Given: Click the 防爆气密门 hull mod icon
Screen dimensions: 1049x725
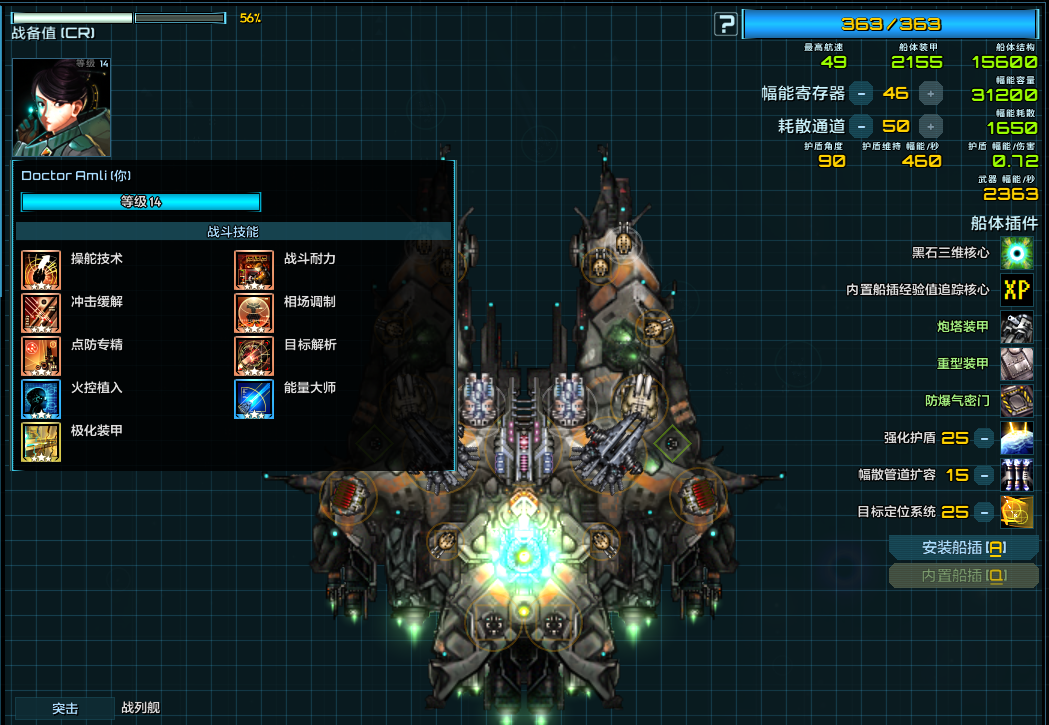Looking at the screenshot, I should [x=1017, y=401].
